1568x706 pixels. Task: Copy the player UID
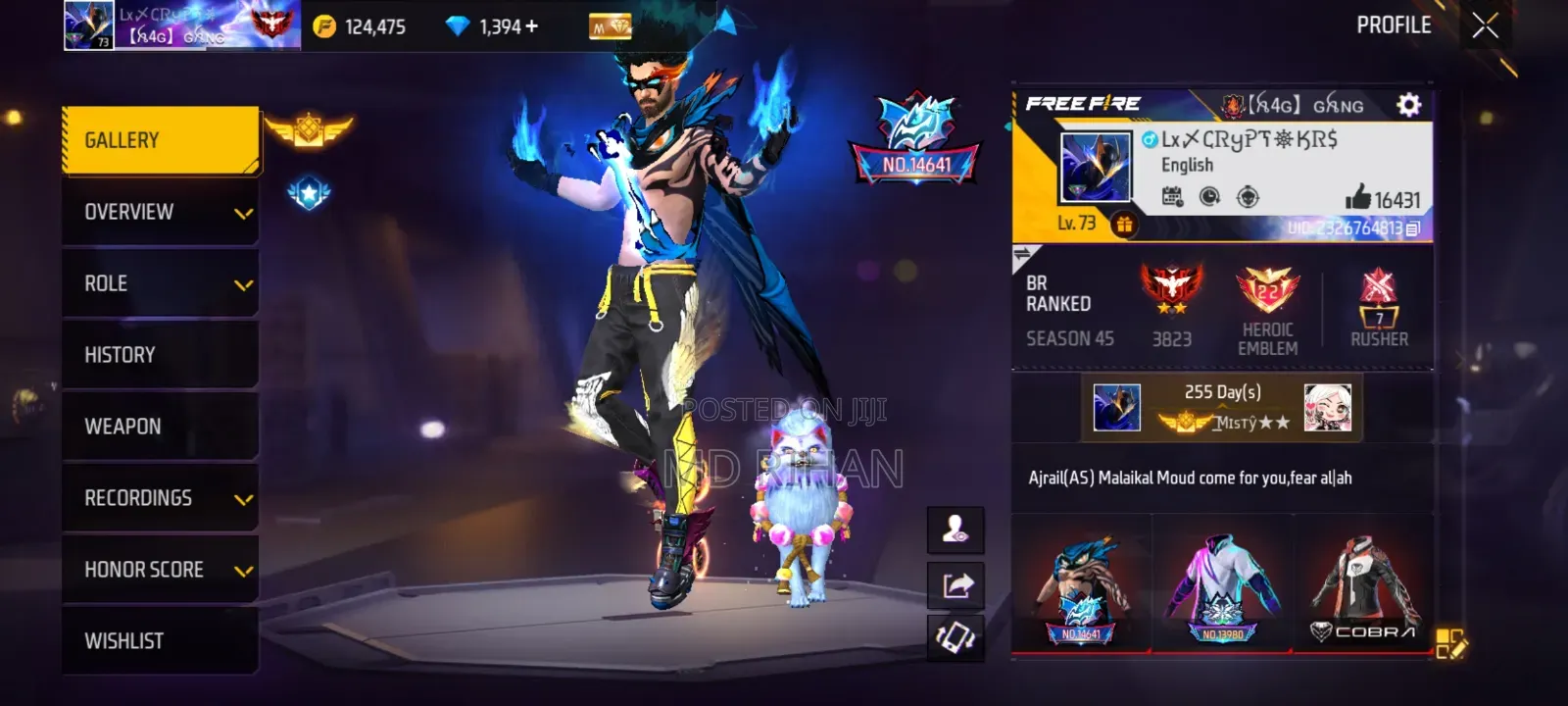[1413, 228]
